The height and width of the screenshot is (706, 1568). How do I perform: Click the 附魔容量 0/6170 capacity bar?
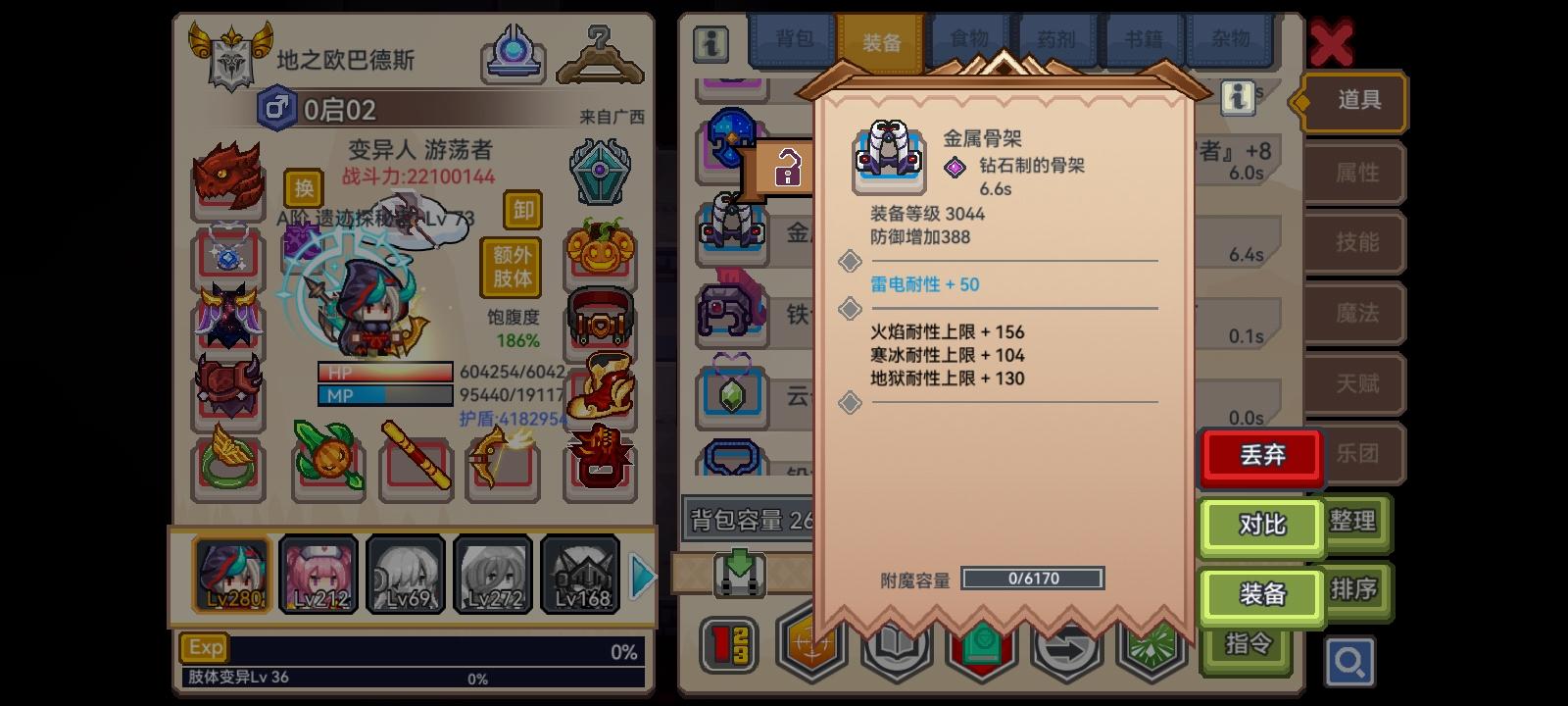tap(1032, 578)
